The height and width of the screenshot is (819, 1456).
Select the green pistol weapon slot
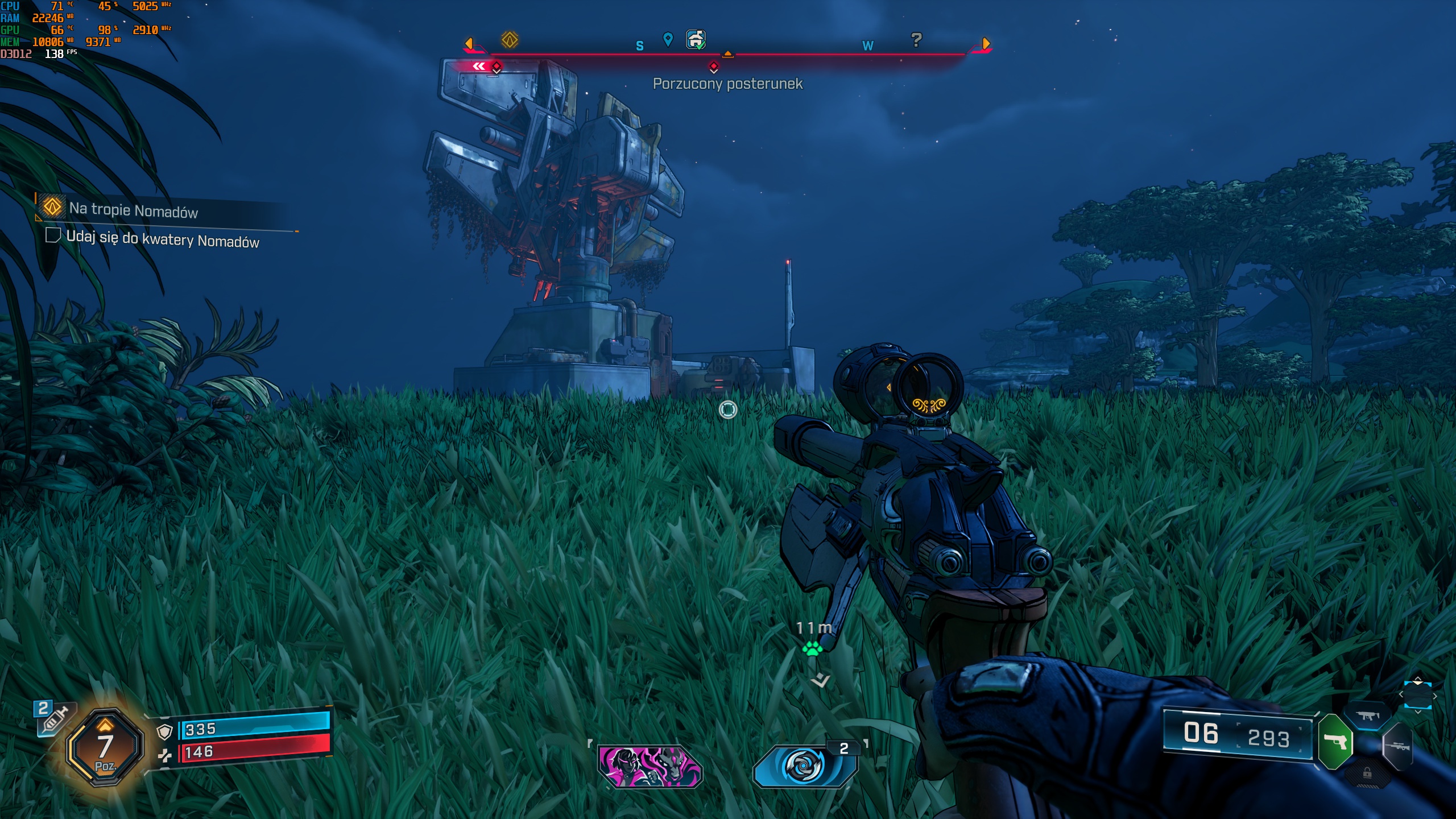pos(1335,742)
